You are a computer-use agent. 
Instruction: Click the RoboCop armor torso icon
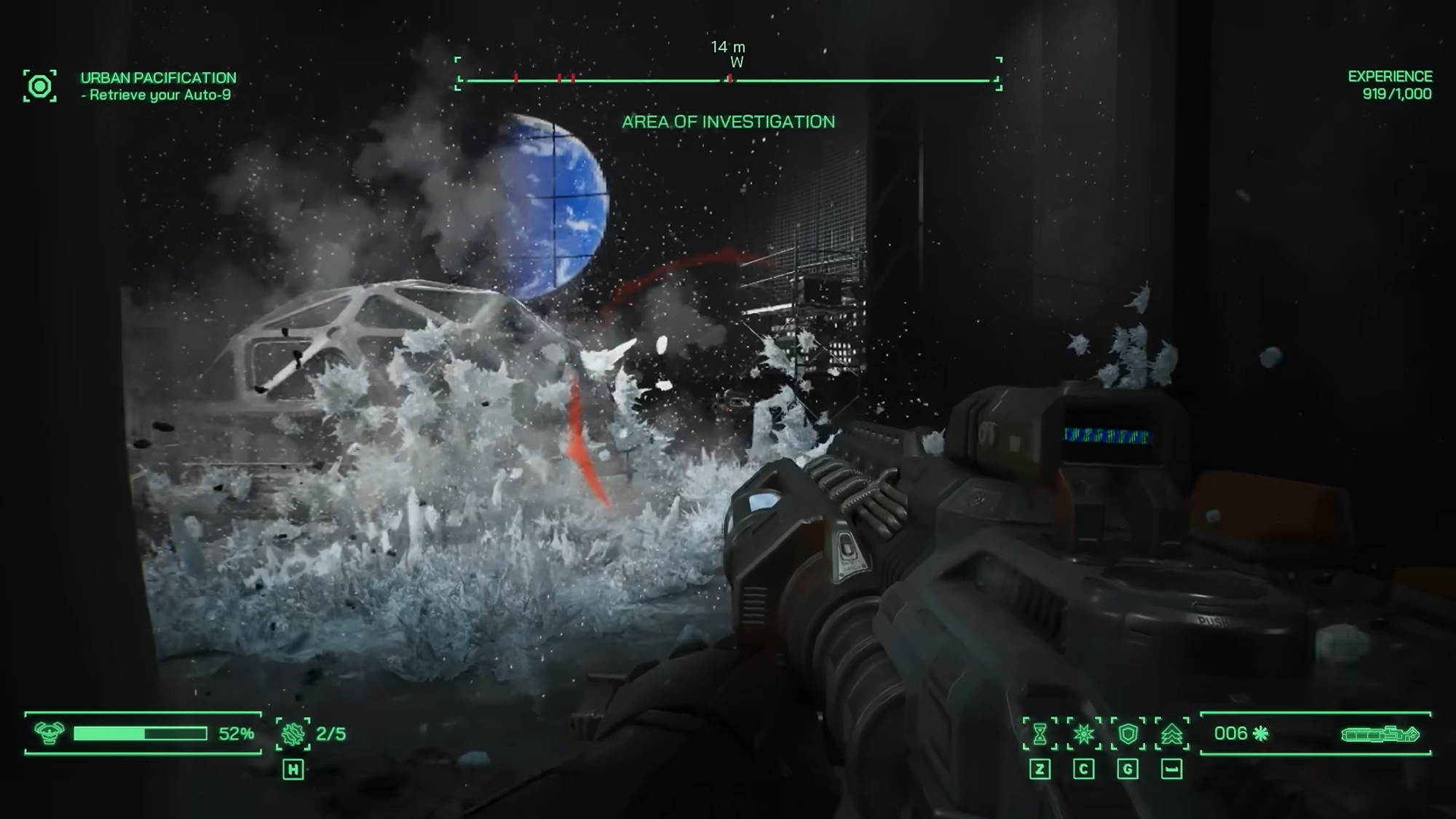[49, 733]
